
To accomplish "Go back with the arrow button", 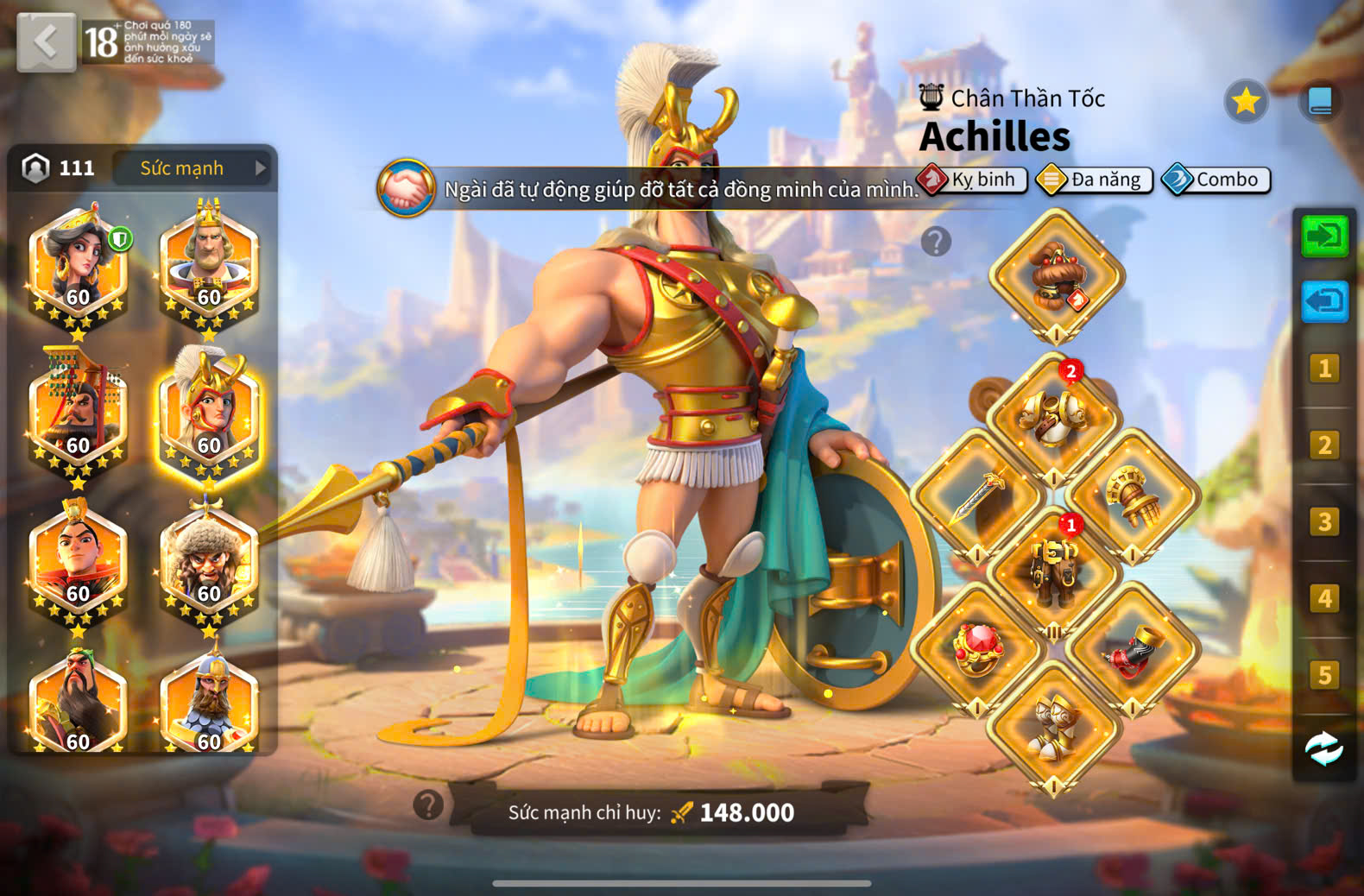I will point(47,41).
